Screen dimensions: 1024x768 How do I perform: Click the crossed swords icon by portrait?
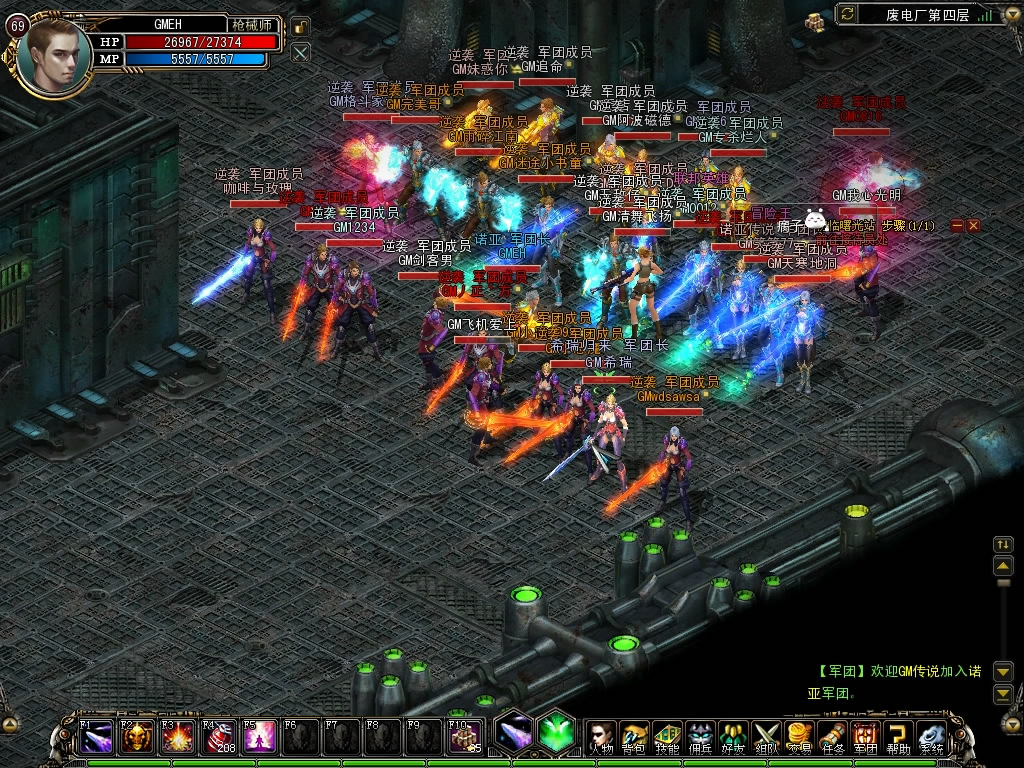coord(301,52)
